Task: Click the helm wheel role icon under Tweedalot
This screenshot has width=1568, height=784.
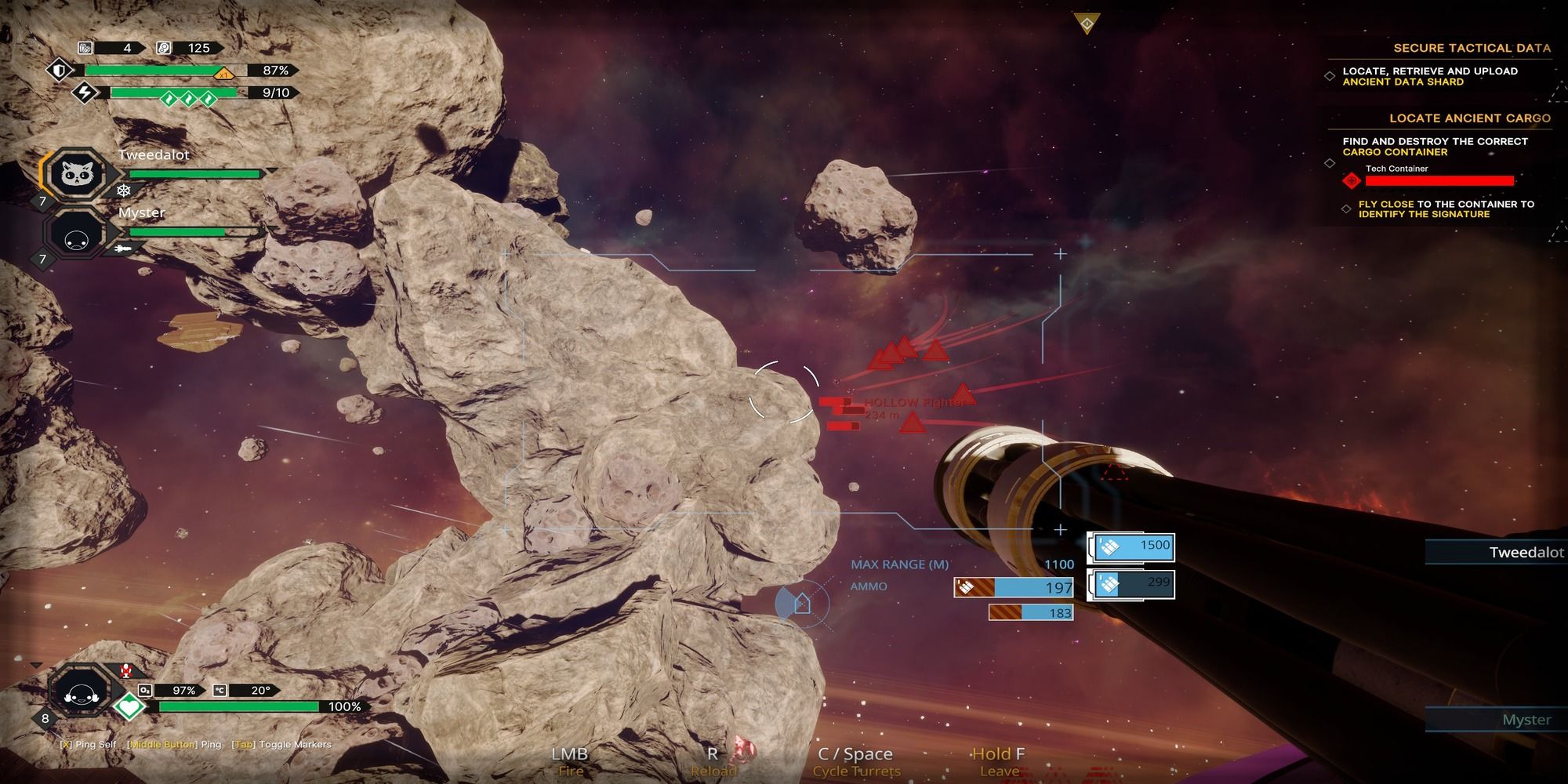Action: pyautogui.click(x=124, y=190)
